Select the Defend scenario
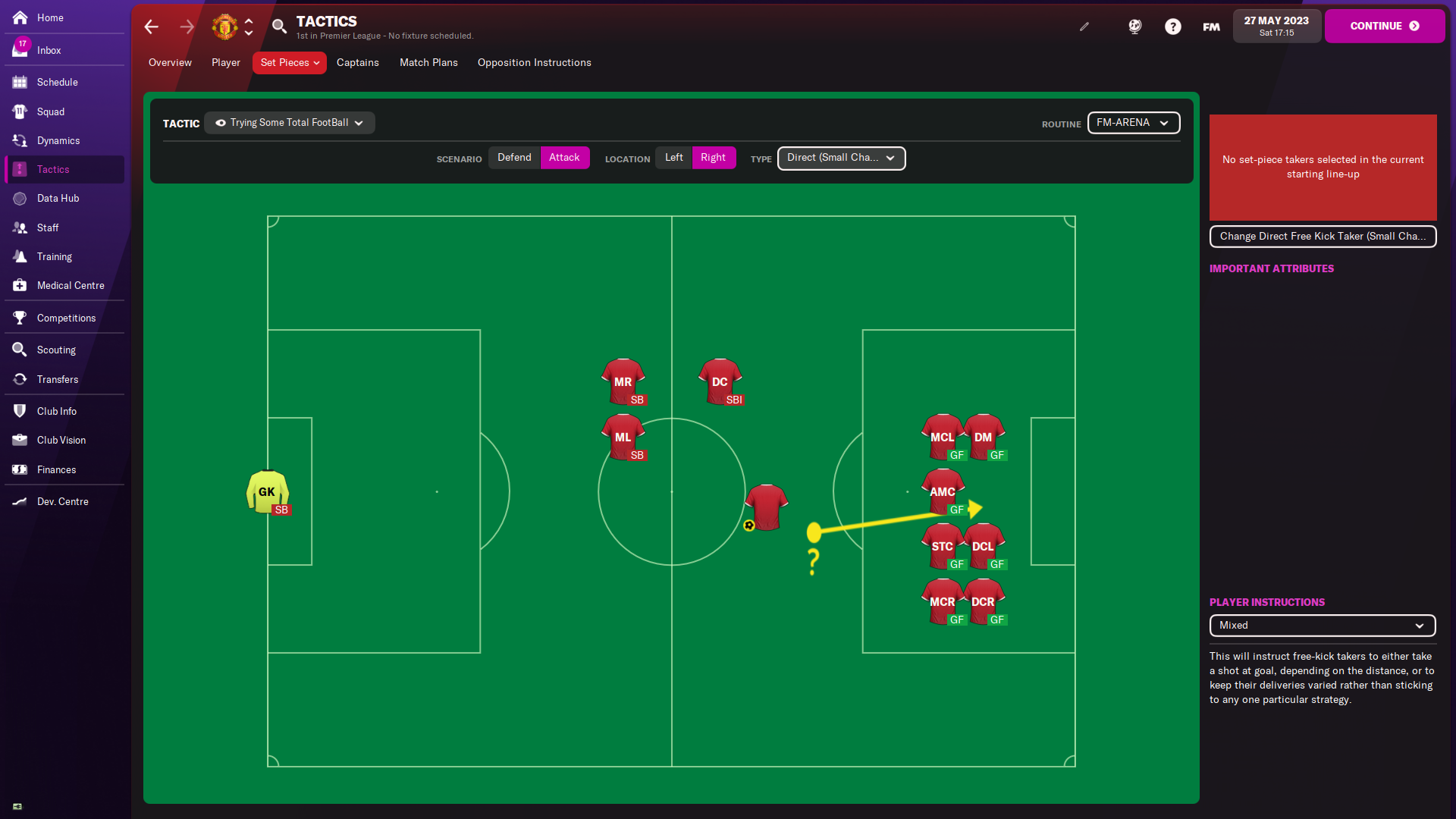1456x819 pixels. point(514,157)
